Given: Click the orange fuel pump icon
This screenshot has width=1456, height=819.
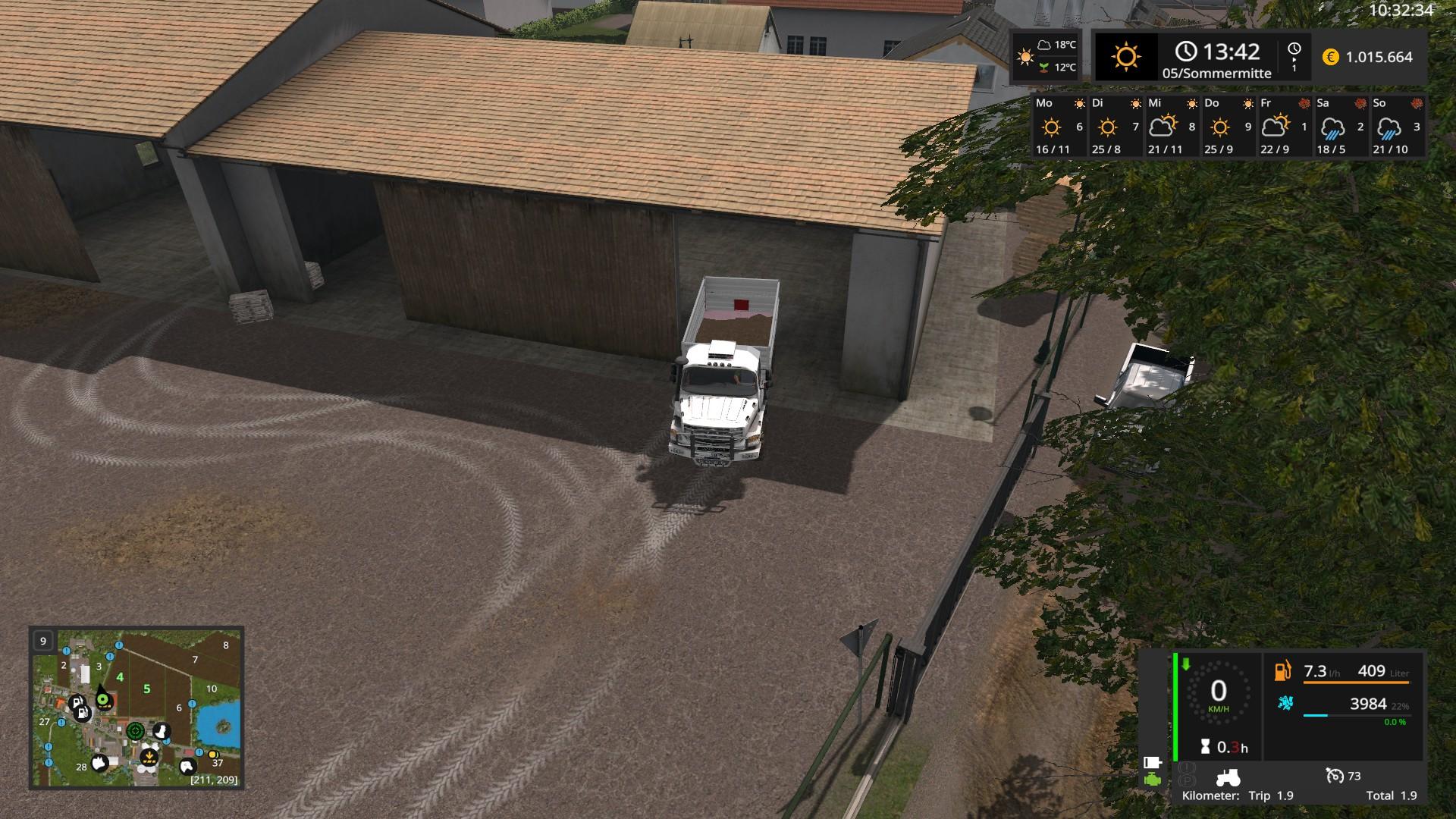Looking at the screenshot, I should pos(1282,671).
